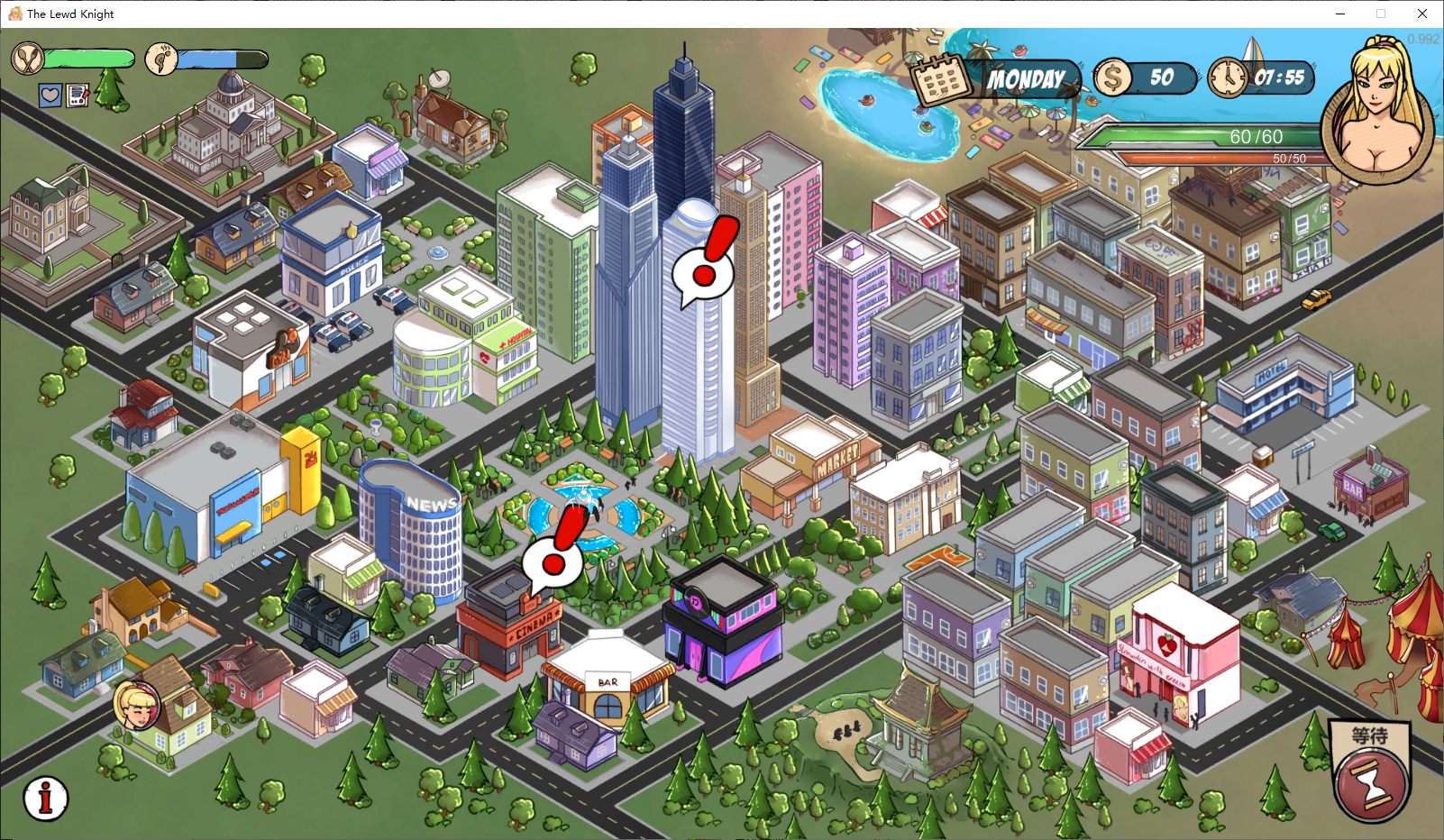The image size is (1444, 840).
Task: Minimize the game window
Action: click(1340, 14)
